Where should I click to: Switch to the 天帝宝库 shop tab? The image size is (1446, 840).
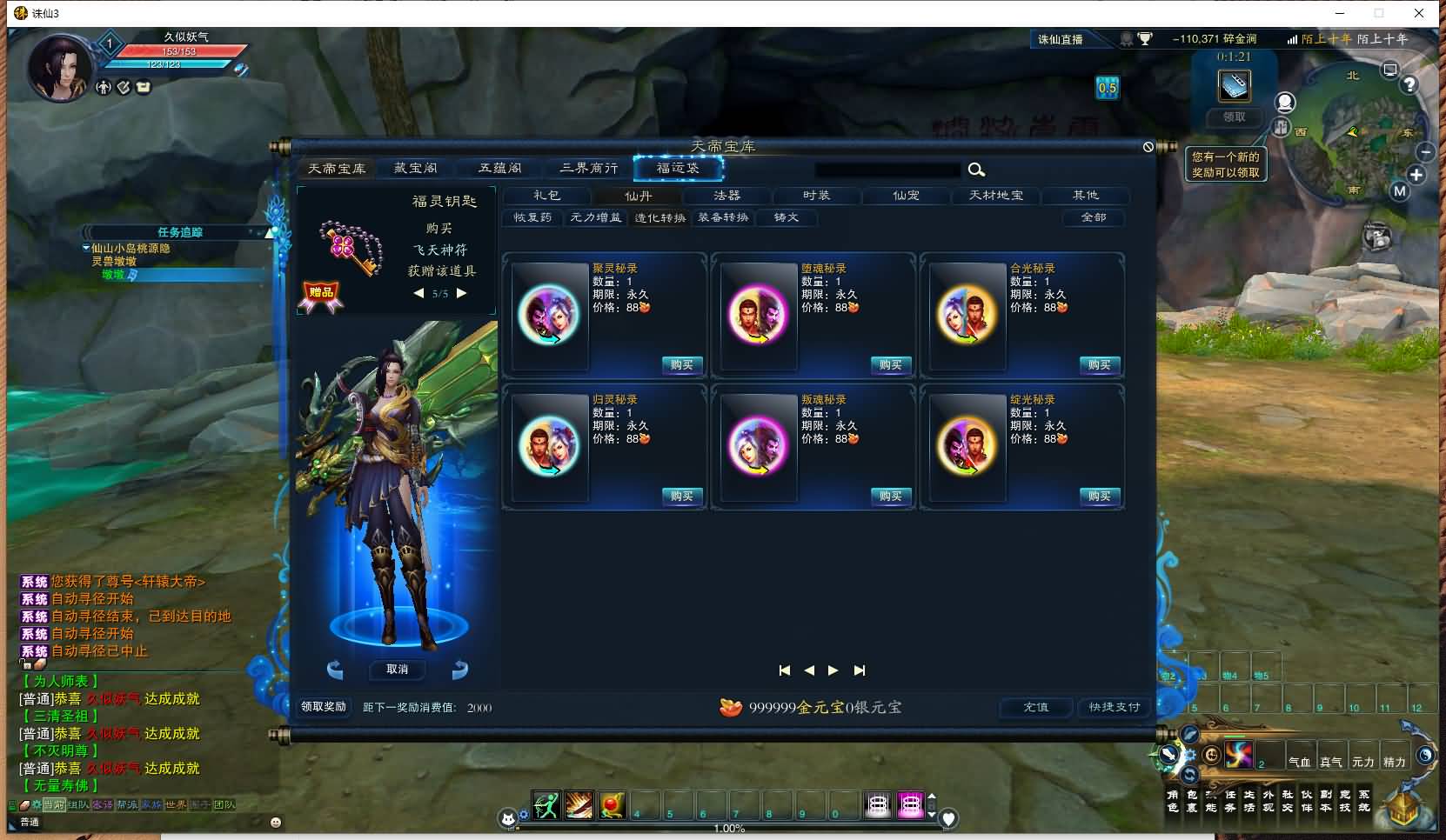click(x=337, y=169)
